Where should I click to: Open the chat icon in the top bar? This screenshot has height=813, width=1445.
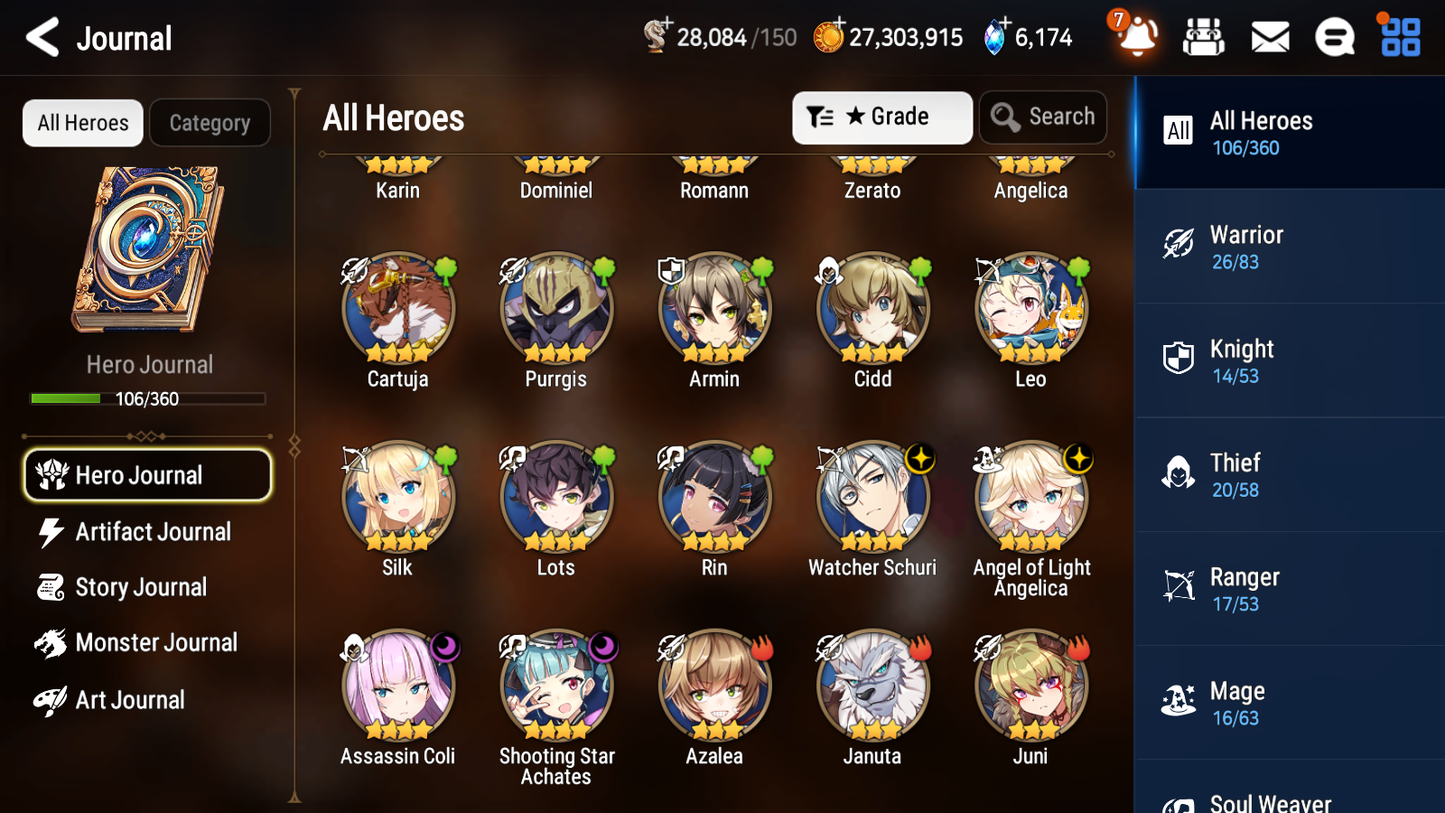pos(1334,36)
